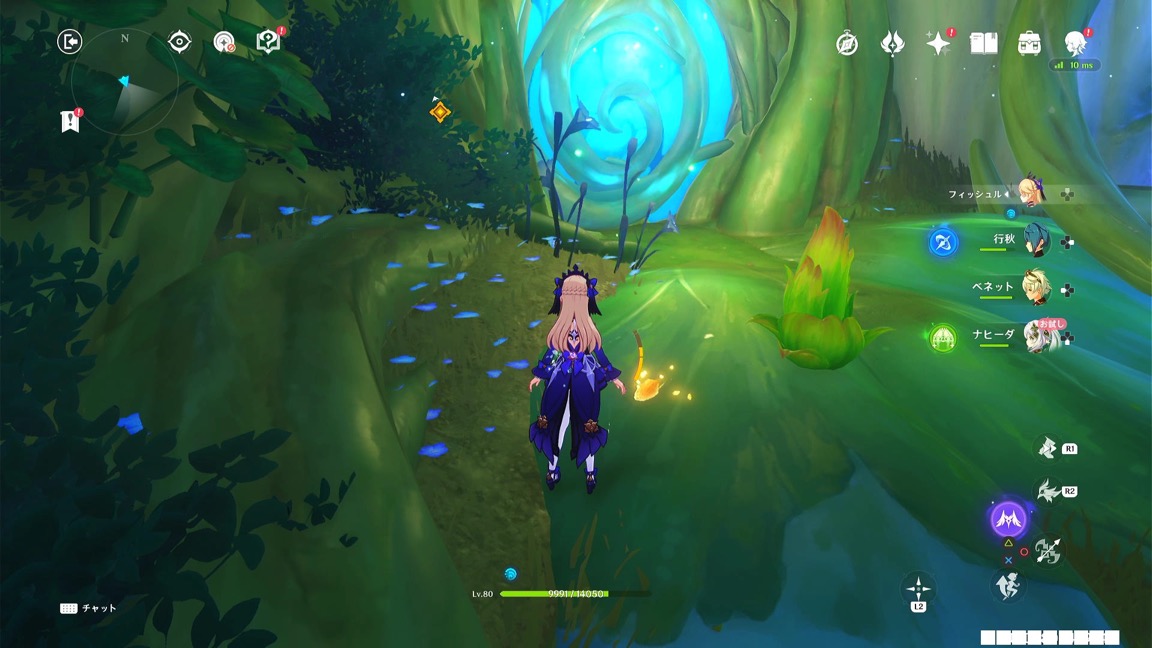Viewport: 1152px width, 648px height.
Task: Switch to party member ベネット
Action: [x=1036, y=287]
